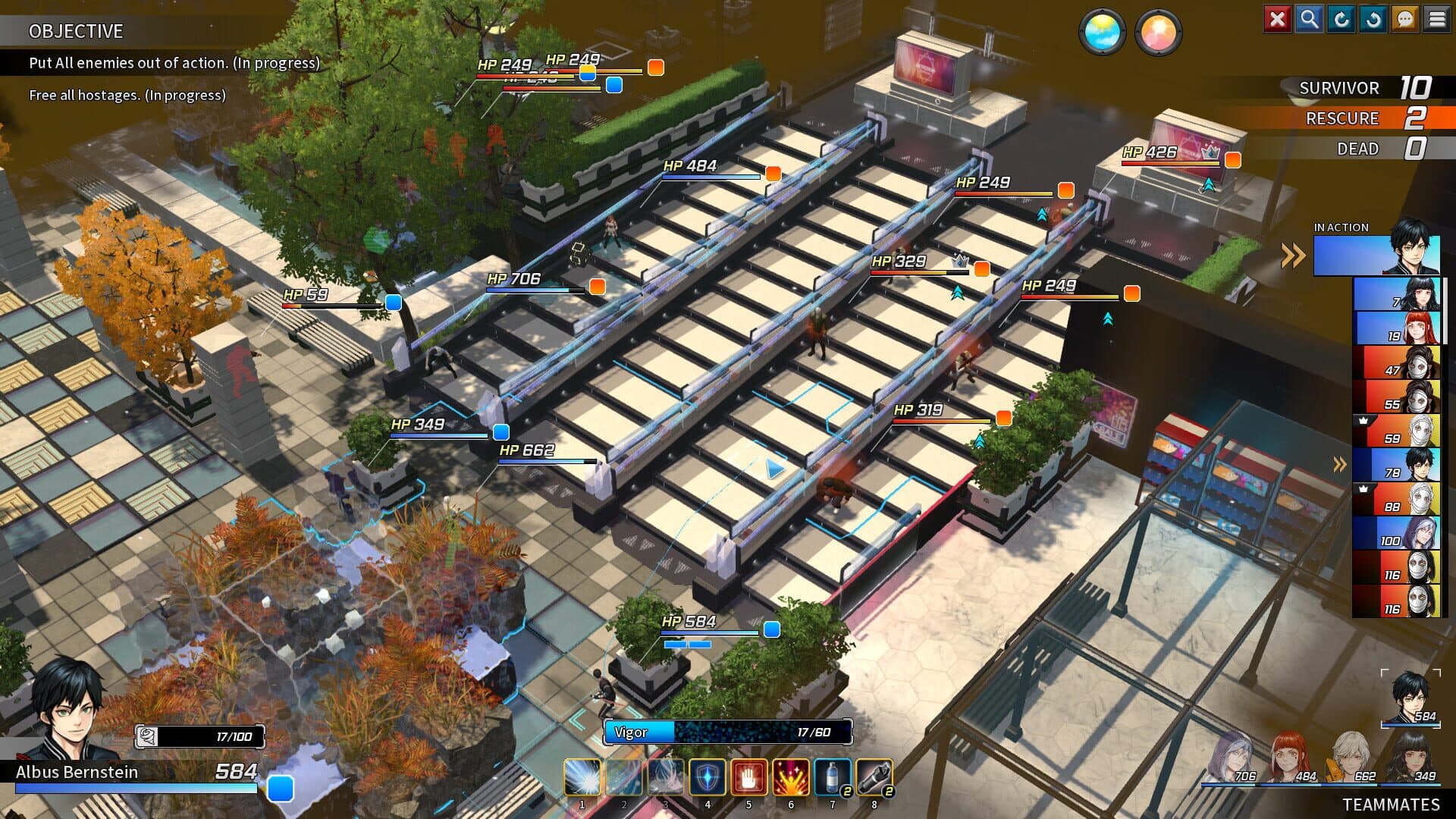The image size is (1456, 819).
Task: Select the dark-haired teammate with 349 HP
Action: point(1410,757)
